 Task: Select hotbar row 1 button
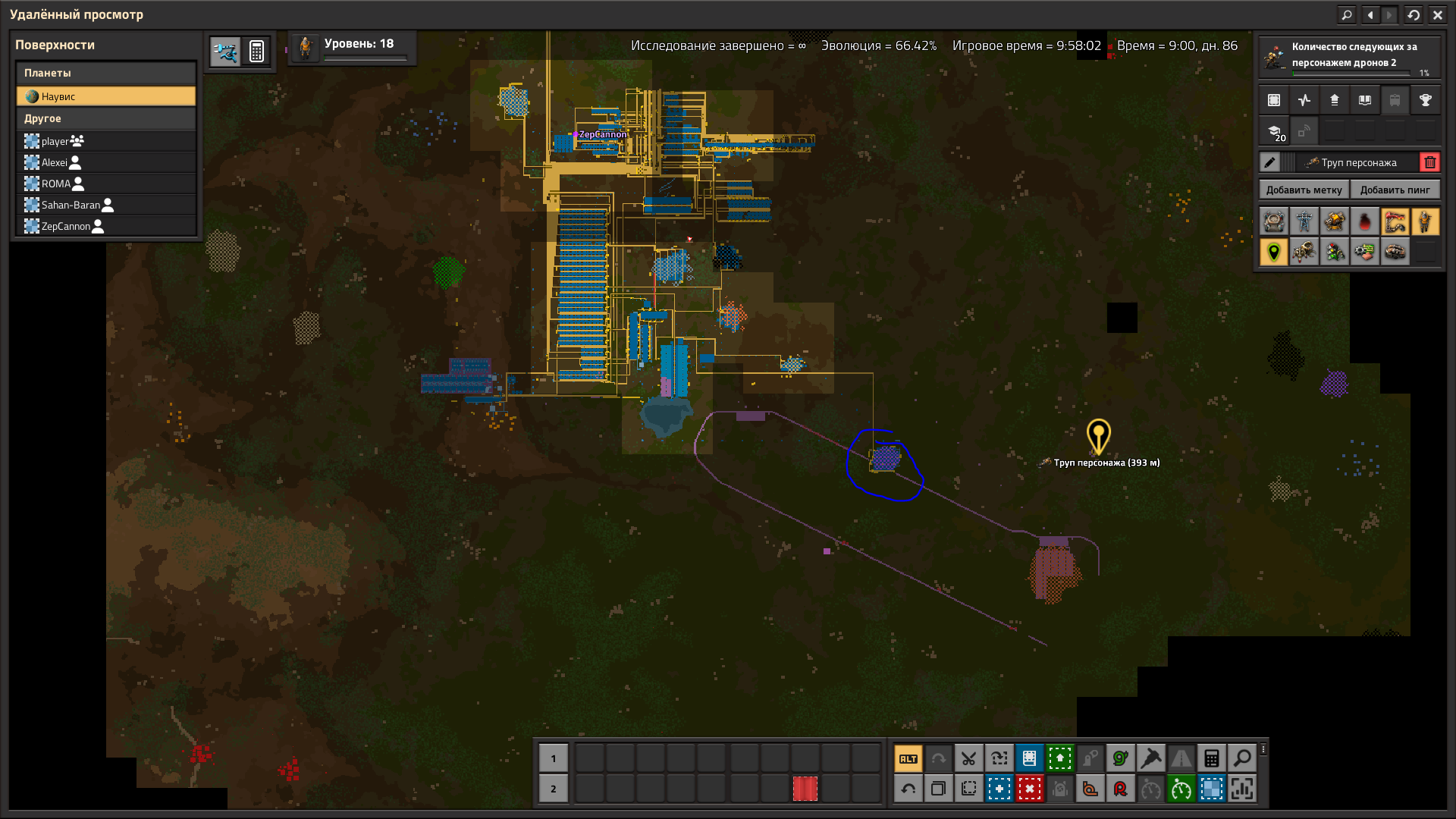click(x=553, y=758)
